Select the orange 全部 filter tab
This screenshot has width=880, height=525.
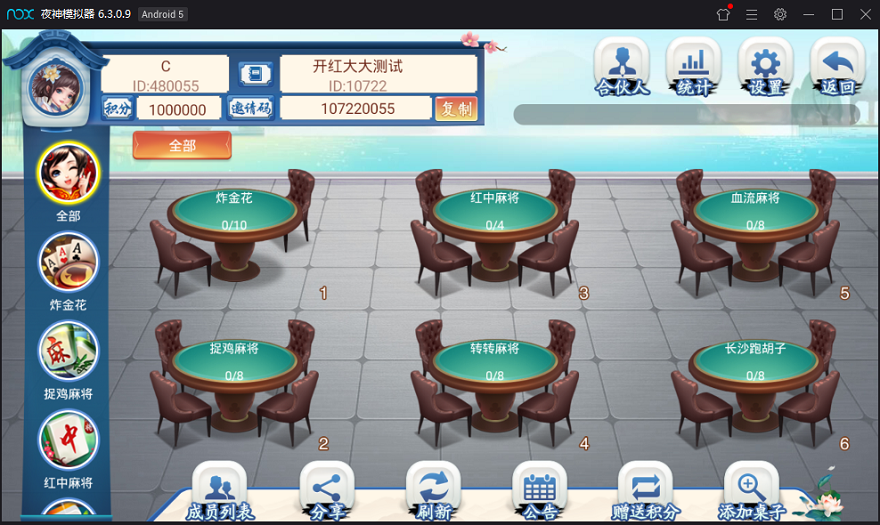coord(182,146)
